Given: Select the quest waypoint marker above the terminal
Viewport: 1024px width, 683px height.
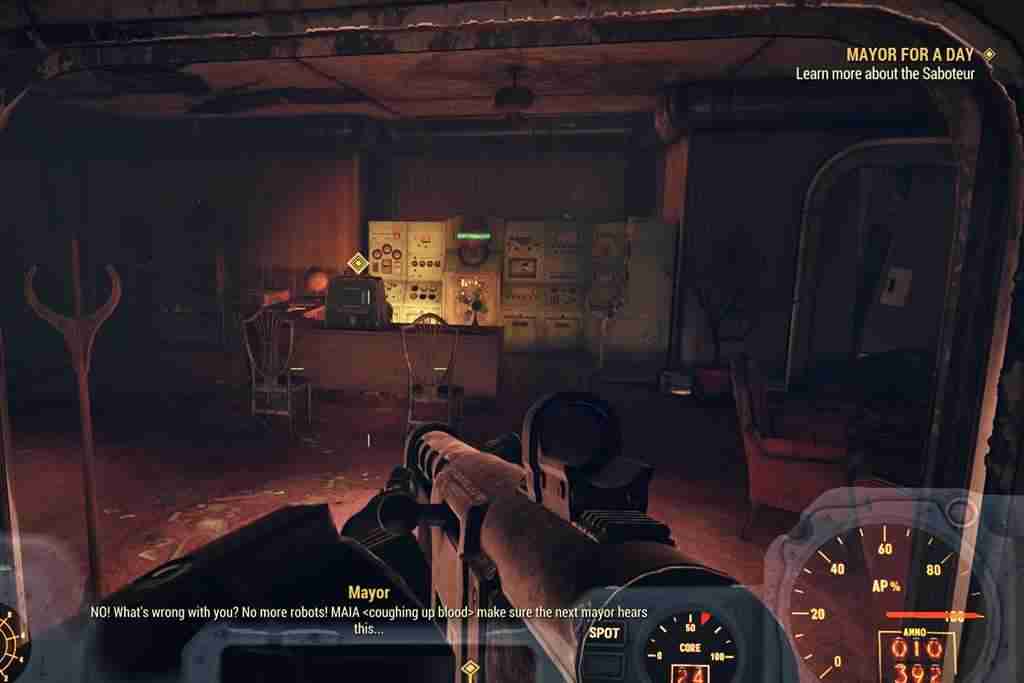Looking at the screenshot, I should click(357, 264).
